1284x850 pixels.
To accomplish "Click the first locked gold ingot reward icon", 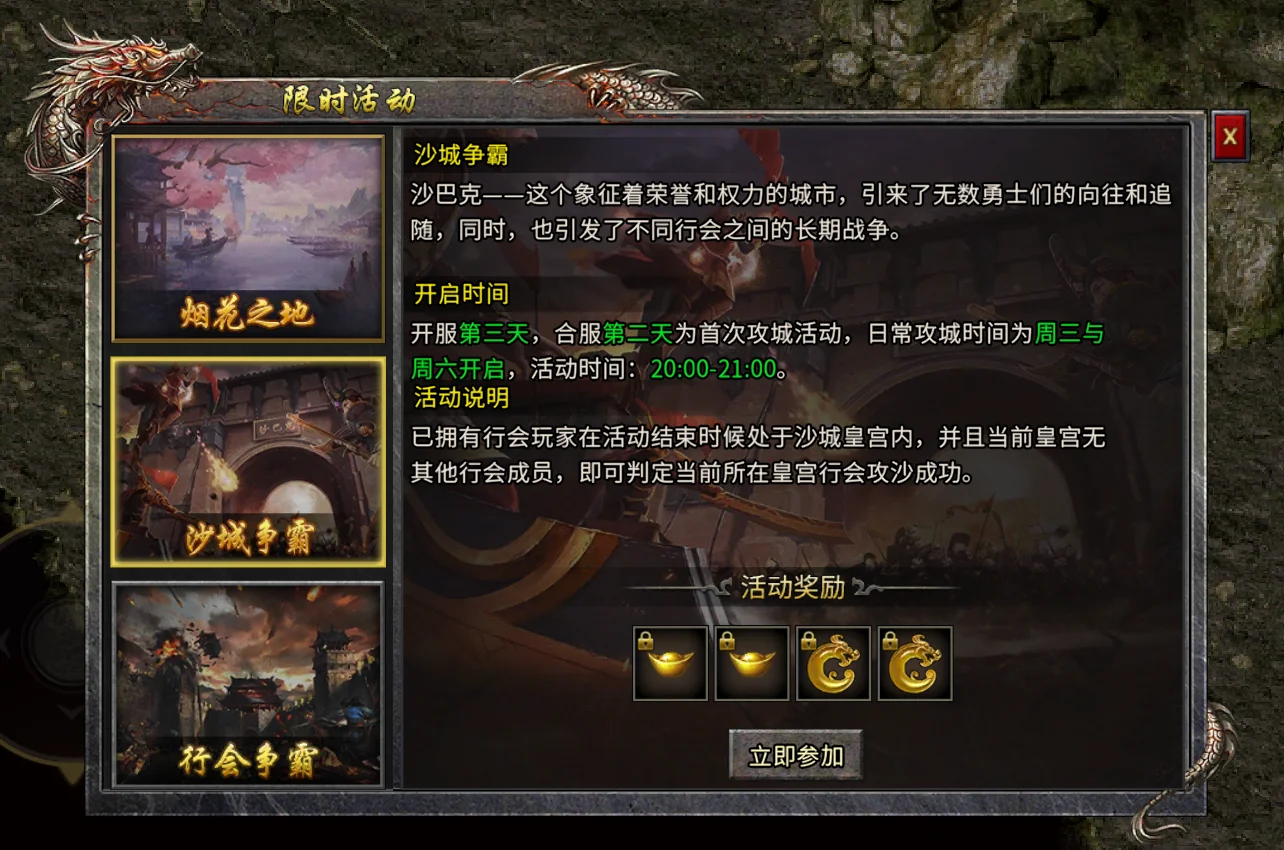I will point(670,662).
